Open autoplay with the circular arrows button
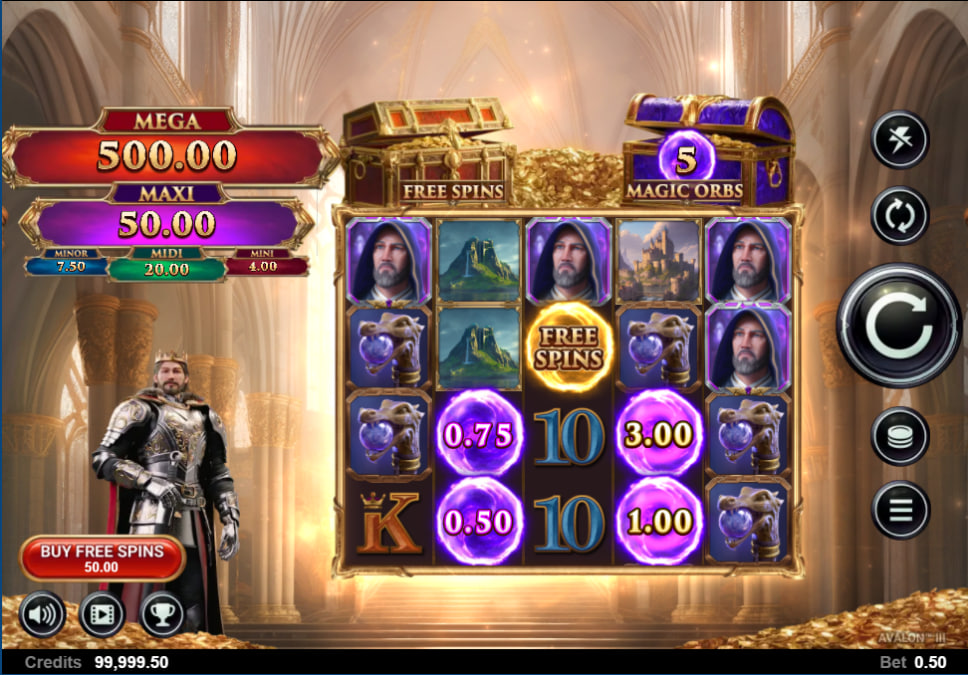Viewport: 968px width, 675px height. [900, 215]
